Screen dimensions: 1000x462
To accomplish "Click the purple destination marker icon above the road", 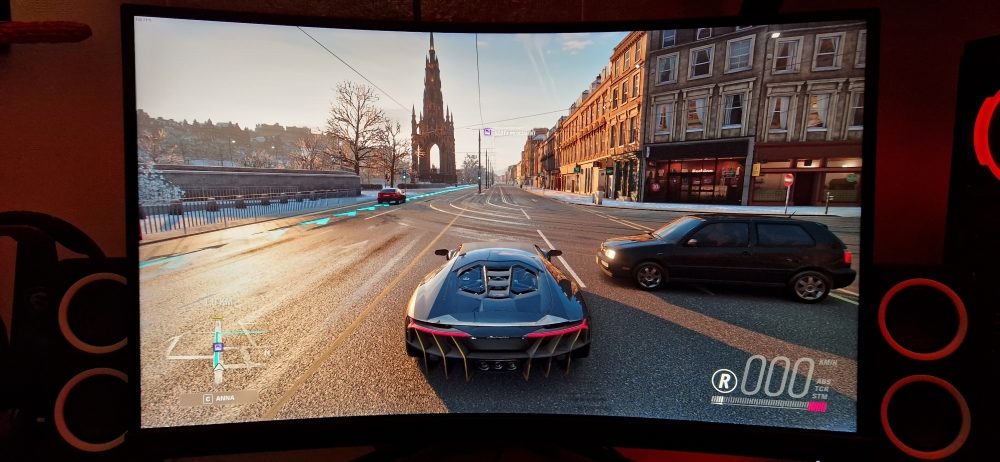I will pyautogui.click(x=487, y=131).
